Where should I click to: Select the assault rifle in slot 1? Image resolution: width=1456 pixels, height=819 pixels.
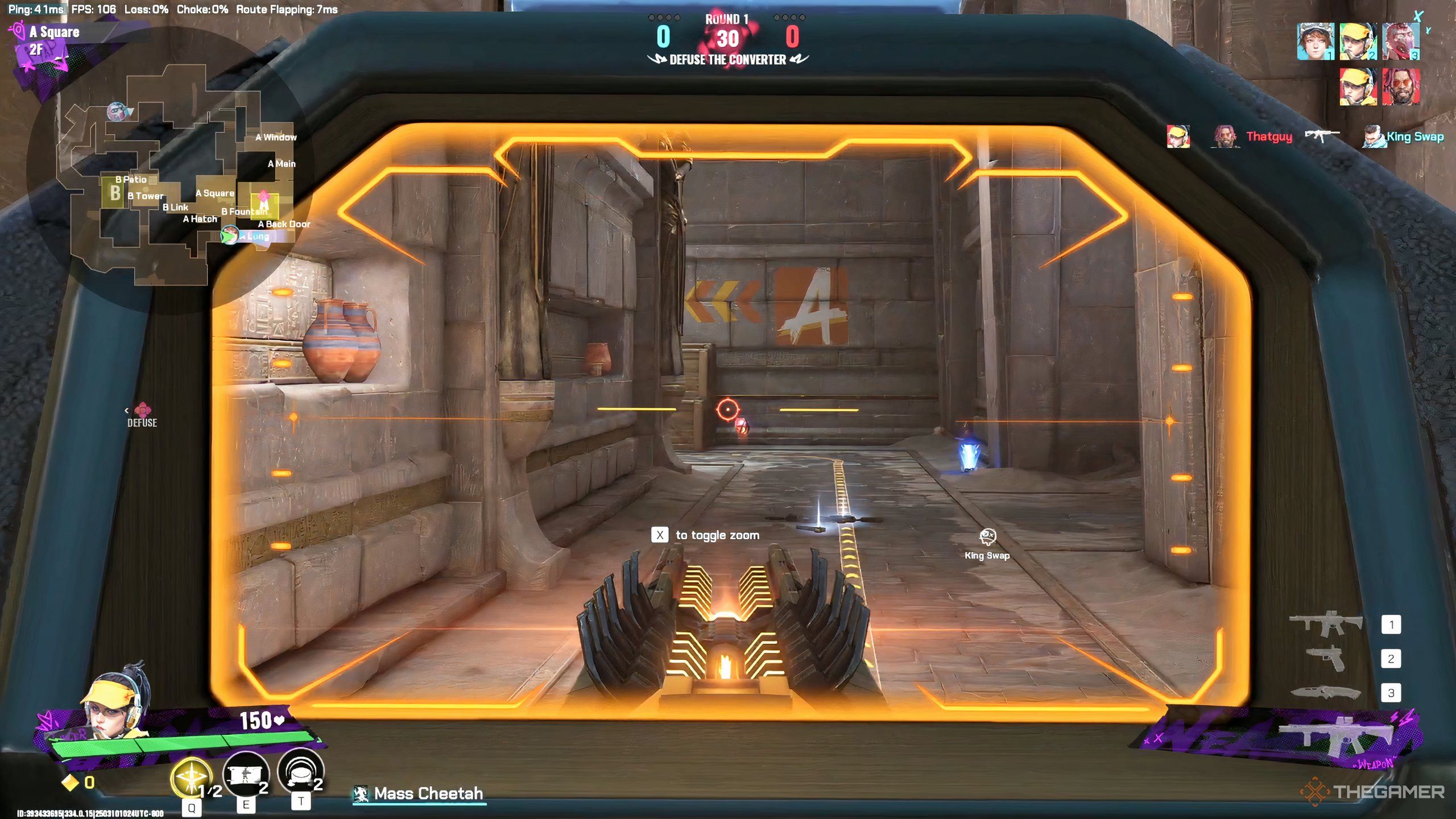[x=1326, y=623]
